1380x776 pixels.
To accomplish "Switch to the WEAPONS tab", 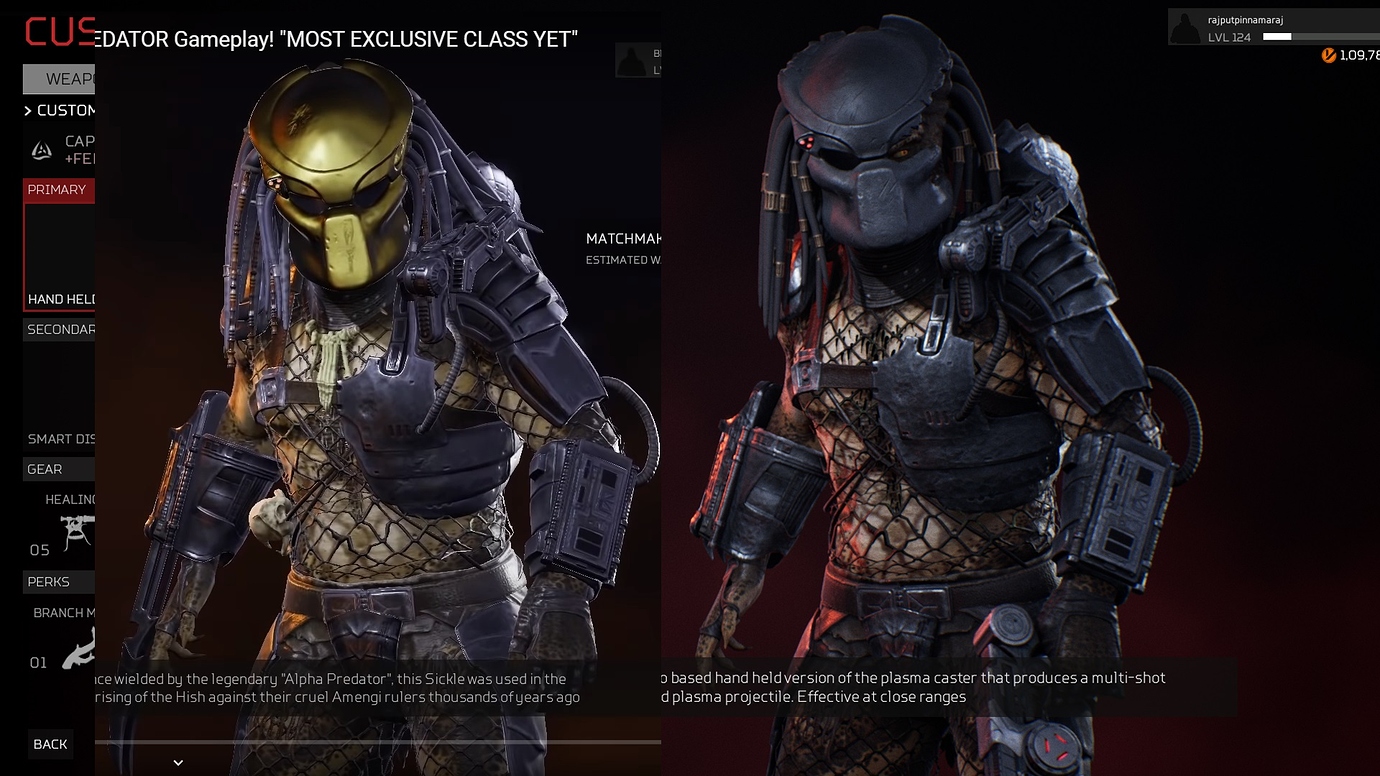I will click(x=62, y=78).
